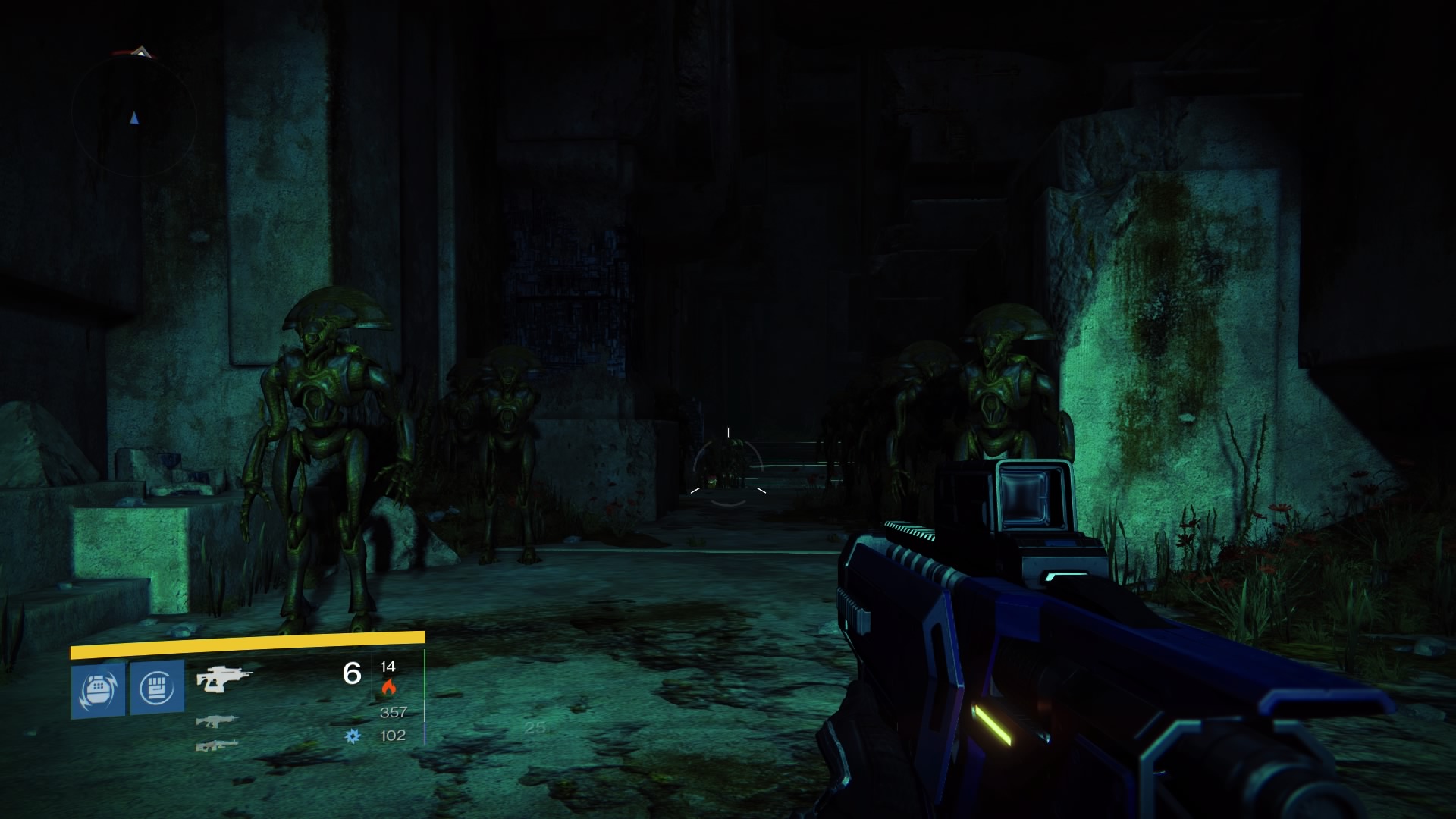Click the equipped primary weapon icon

click(x=223, y=677)
